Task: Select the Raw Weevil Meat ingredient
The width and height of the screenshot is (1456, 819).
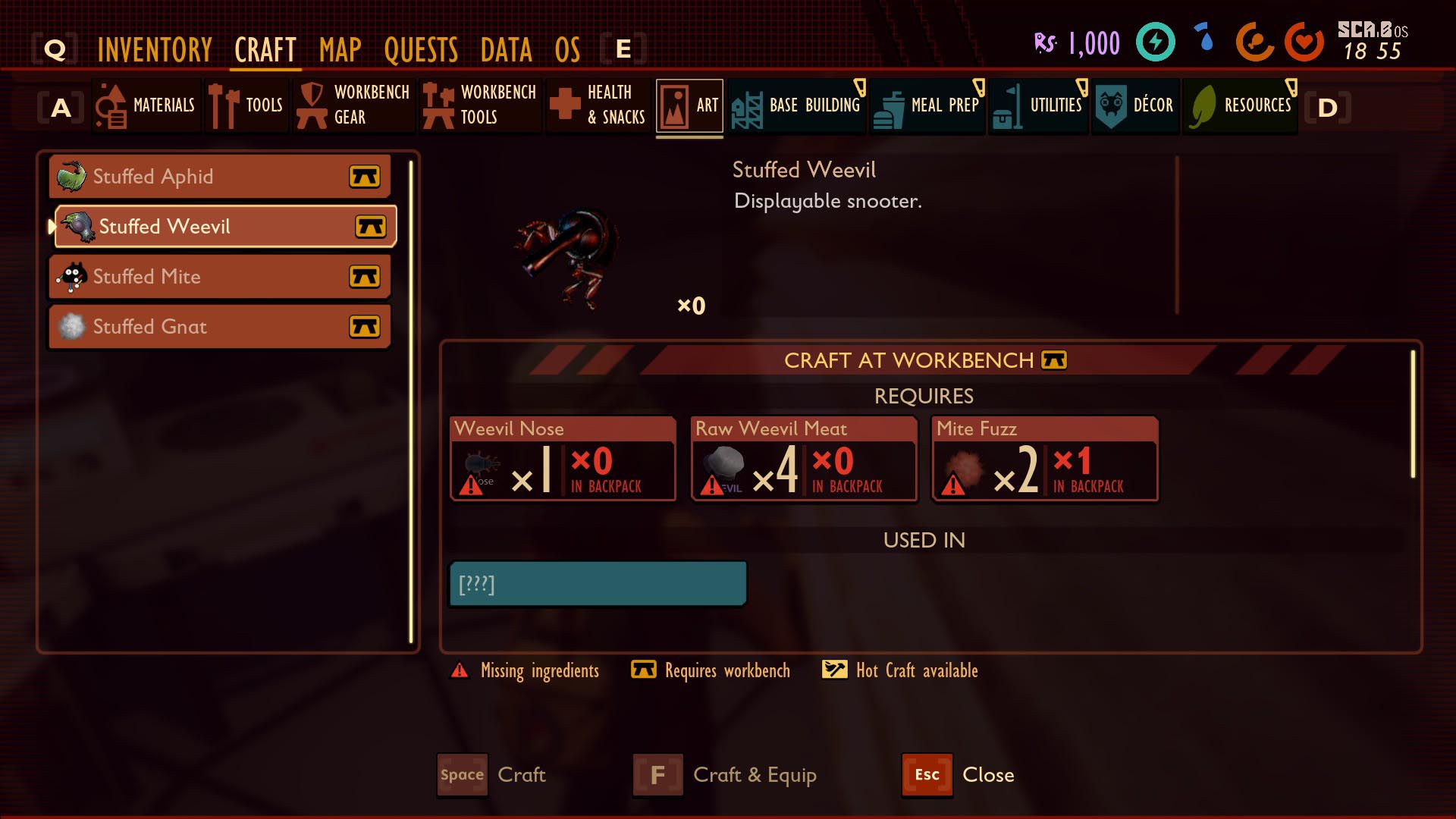Action: pos(803,459)
